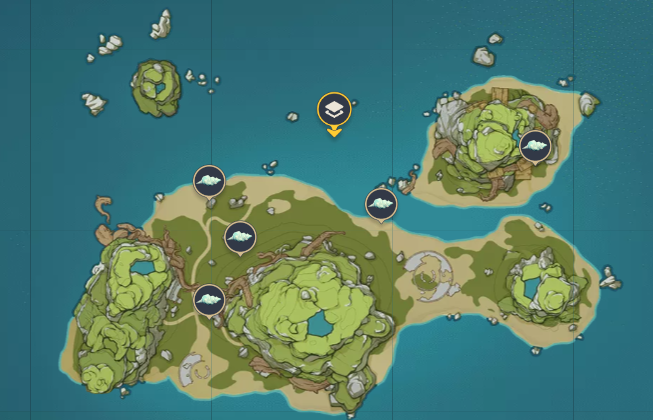Image resolution: width=653 pixels, height=420 pixels.
Task: Click the orange stacked-layers marker in the sea
Action: [x=334, y=110]
